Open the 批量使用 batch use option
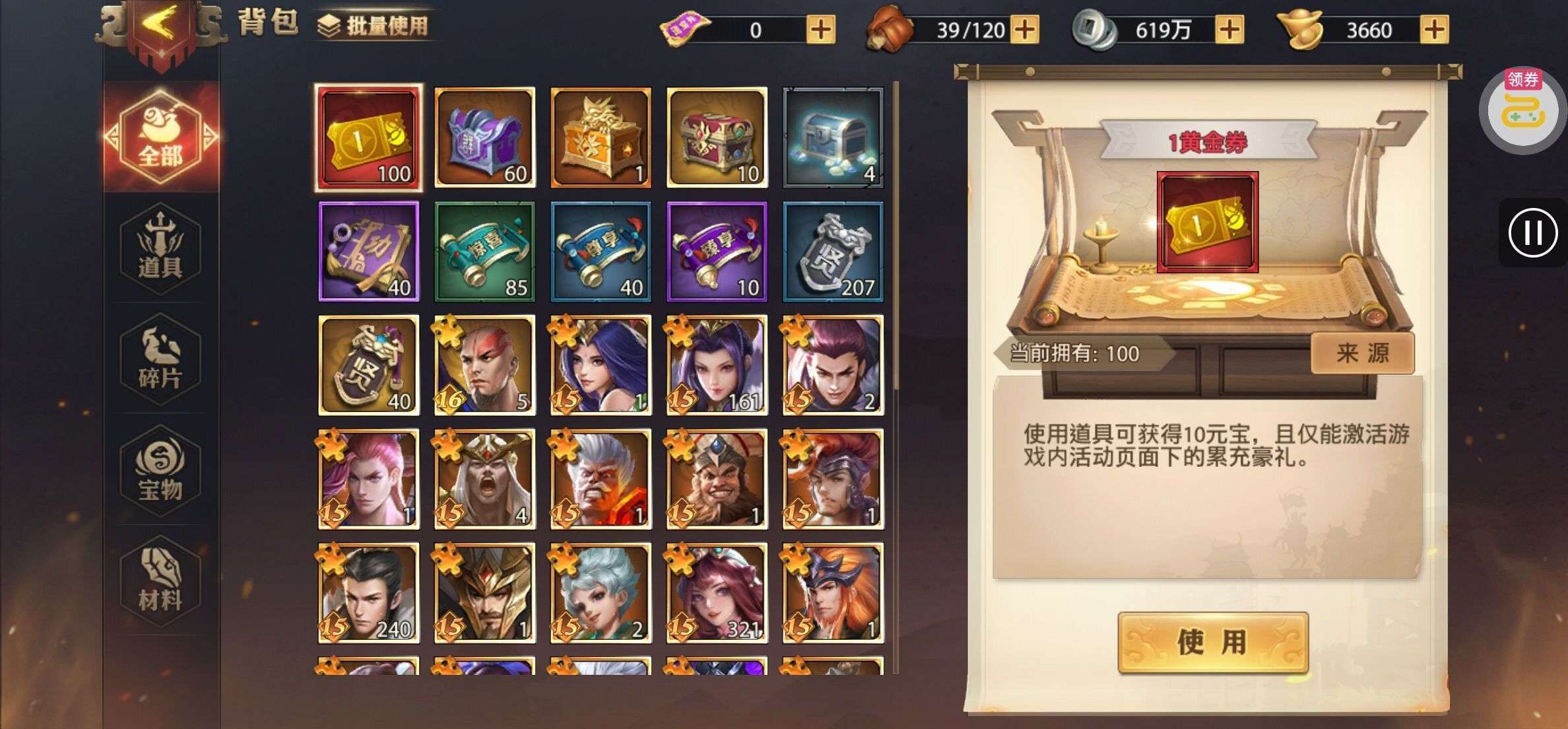This screenshot has width=1568, height=729. pyautogui.click(x=373, y=26)
